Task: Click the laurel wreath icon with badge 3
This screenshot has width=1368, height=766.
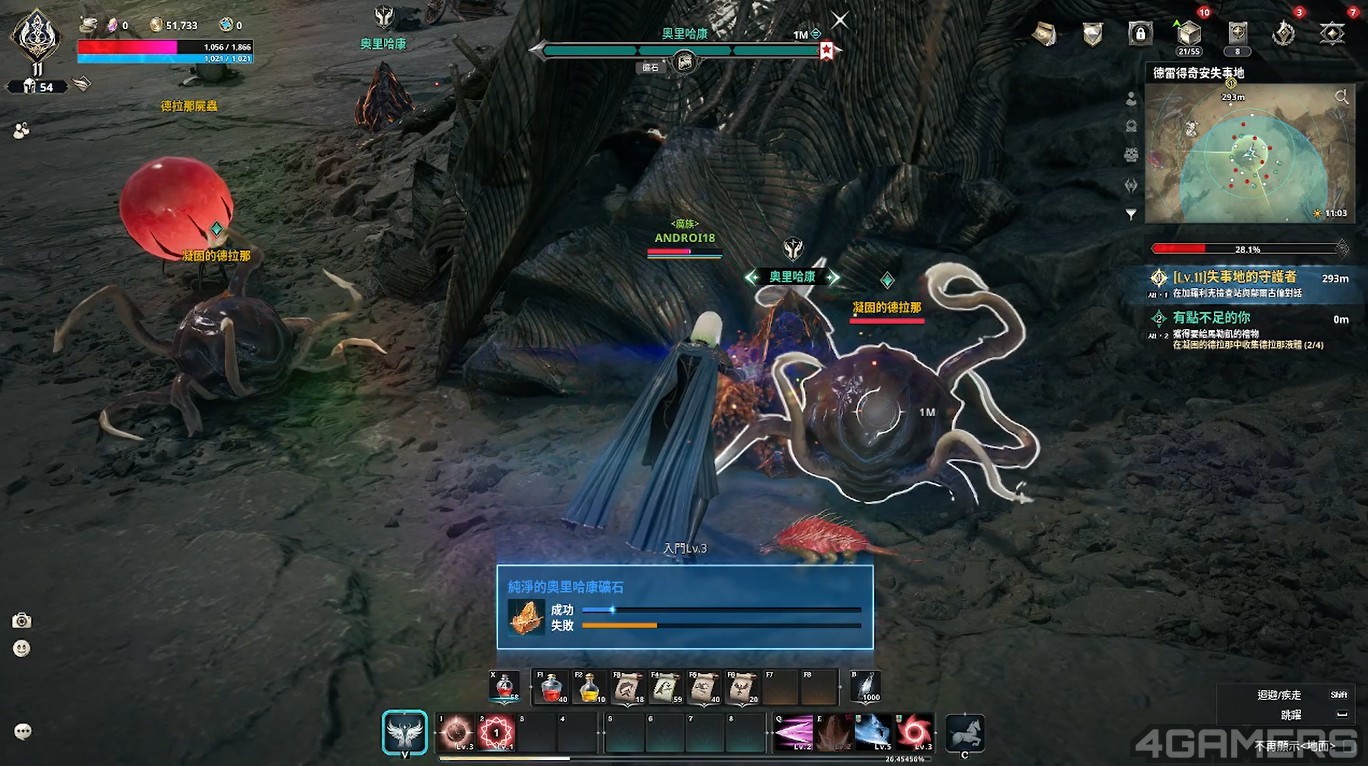Action: [x=1284, y=34]
